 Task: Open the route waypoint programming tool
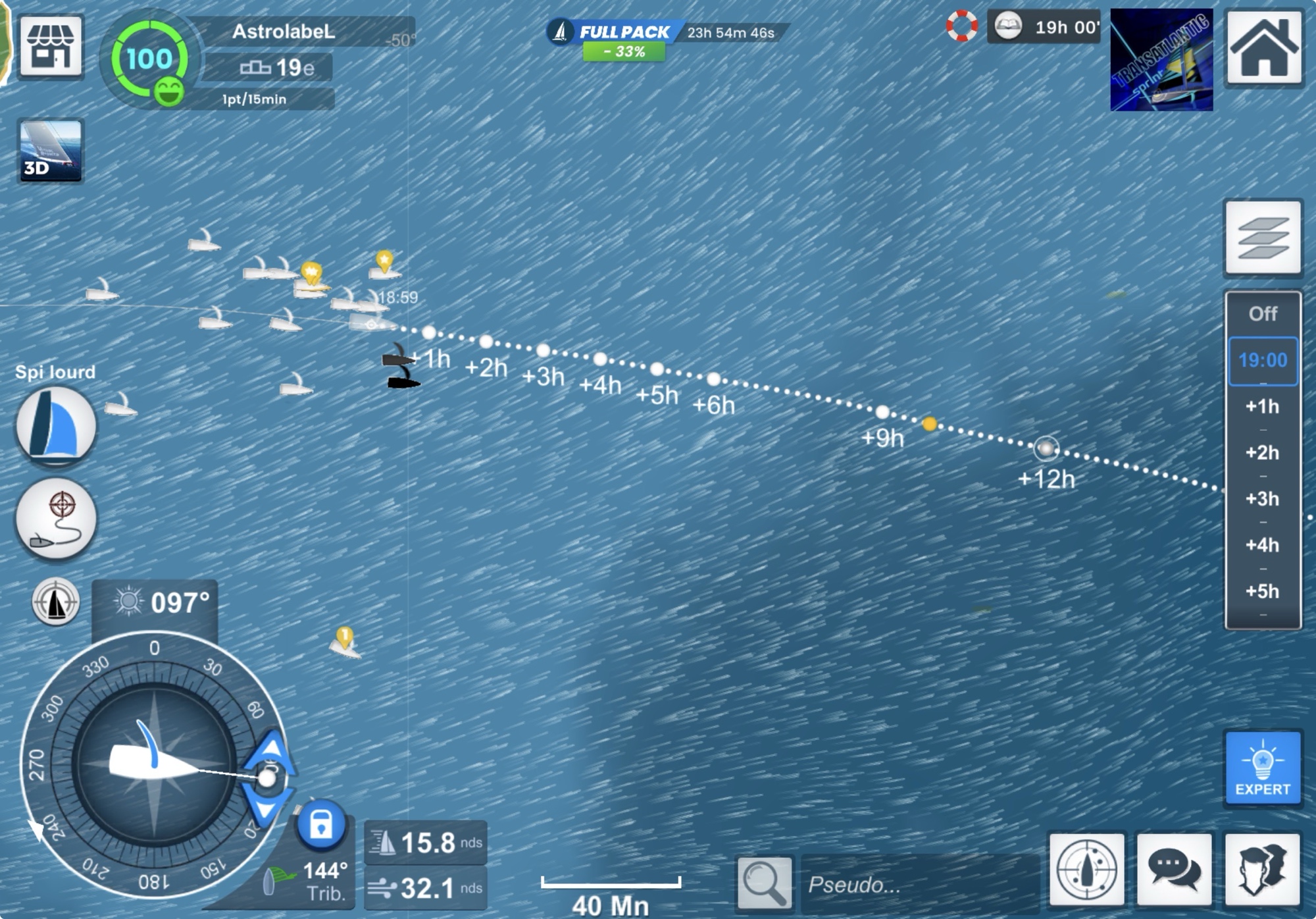(x=56, y=519)
